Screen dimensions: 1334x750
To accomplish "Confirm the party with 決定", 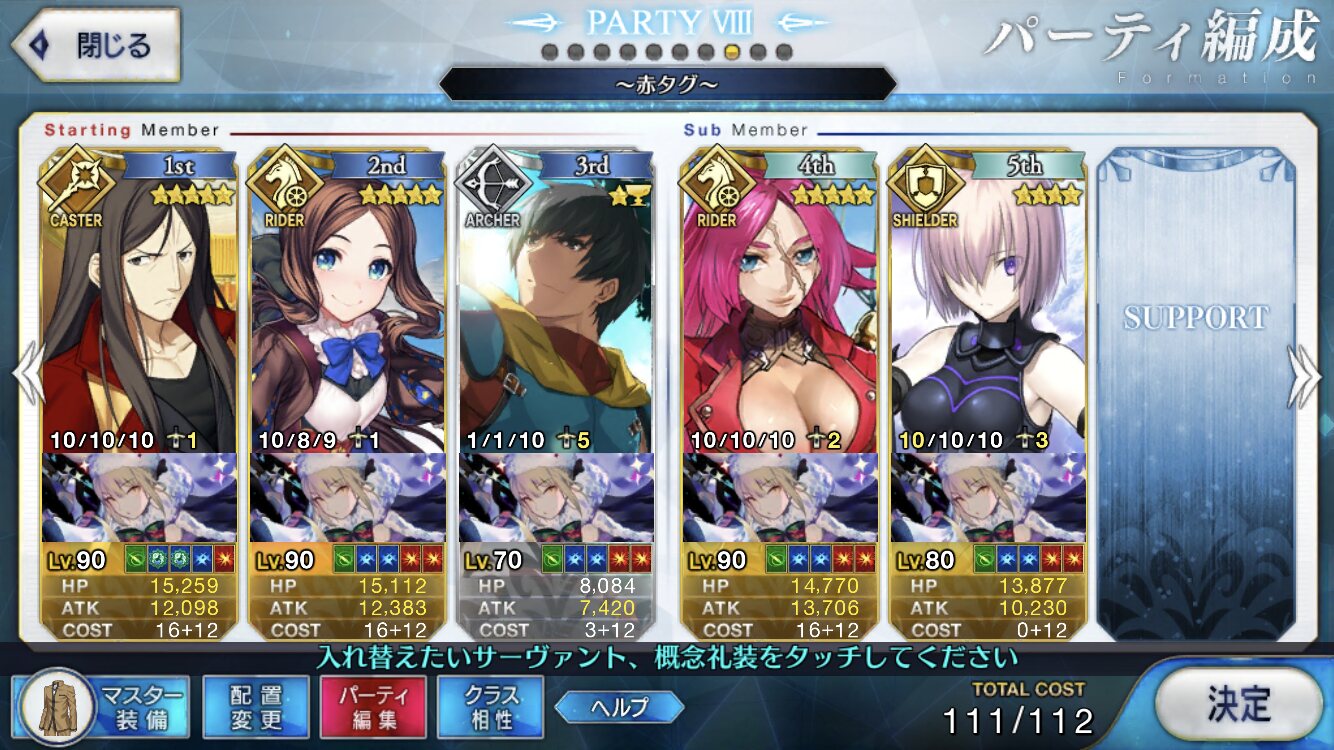I will coord(1238,705).
